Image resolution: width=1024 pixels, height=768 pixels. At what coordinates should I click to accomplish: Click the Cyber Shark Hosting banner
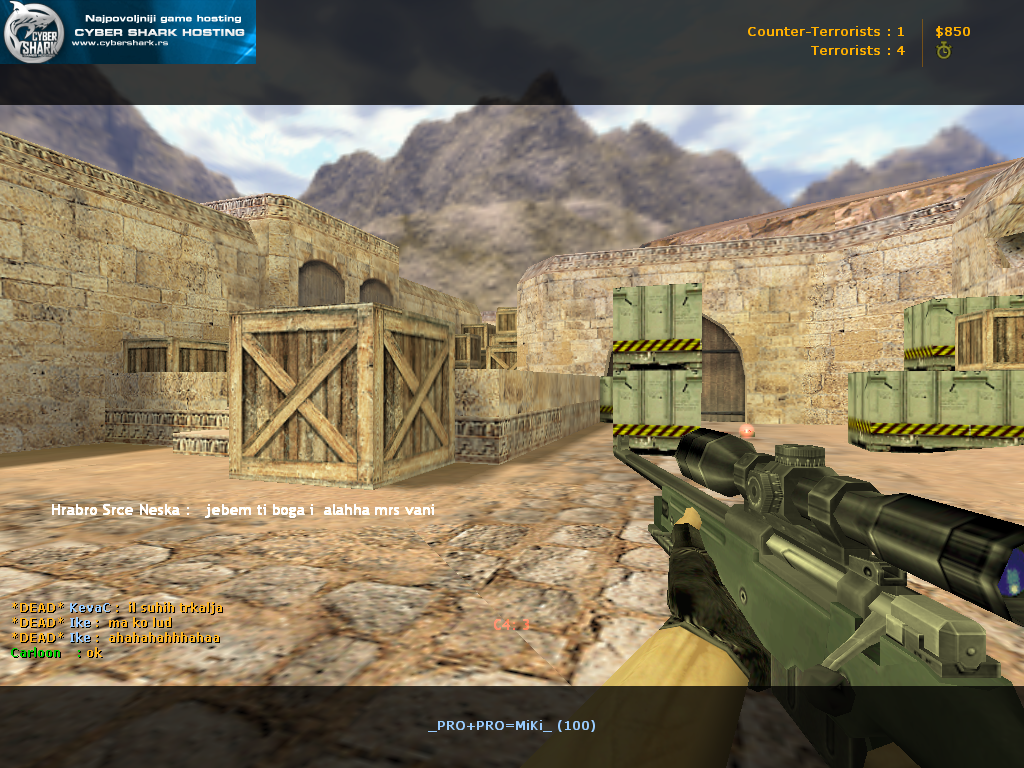128,32
